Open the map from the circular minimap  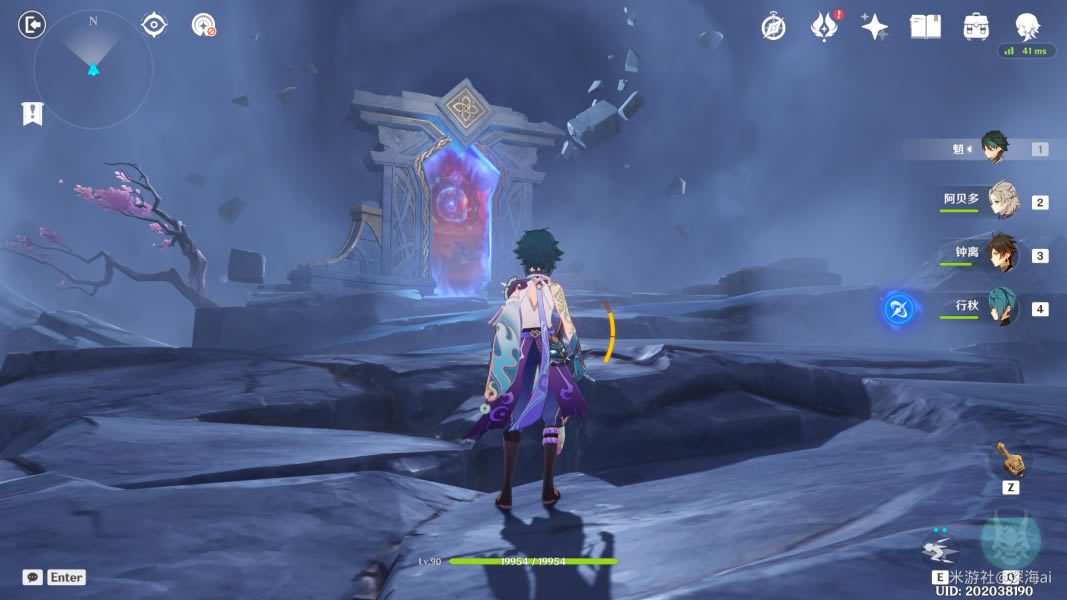(x=93, y=69)
